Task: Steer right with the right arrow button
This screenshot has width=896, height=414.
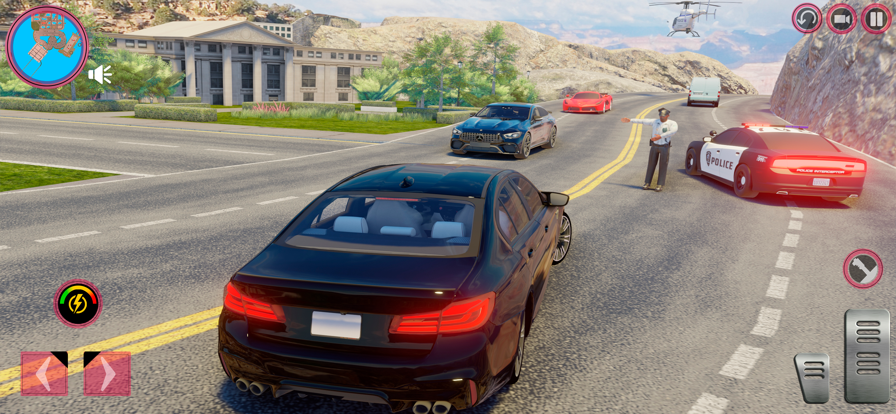Action: (x=107, y=373)
